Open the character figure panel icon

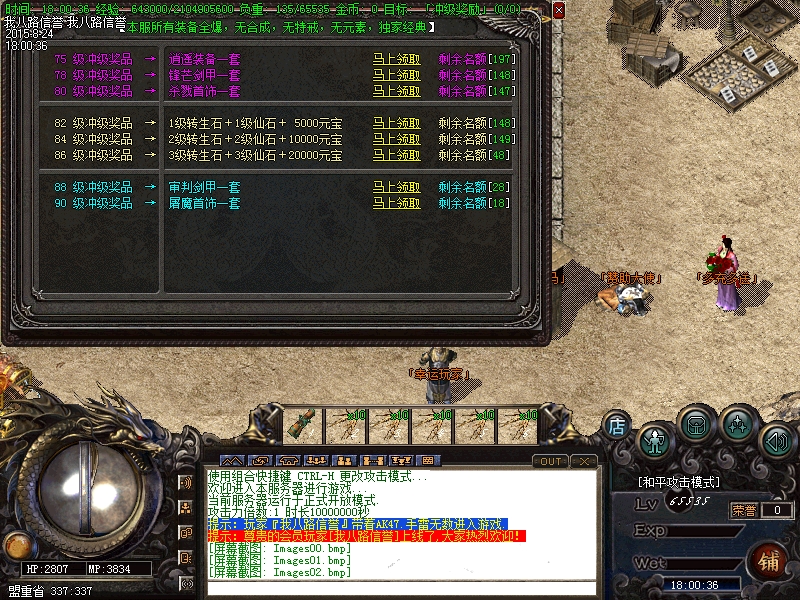tap(655, 440)
